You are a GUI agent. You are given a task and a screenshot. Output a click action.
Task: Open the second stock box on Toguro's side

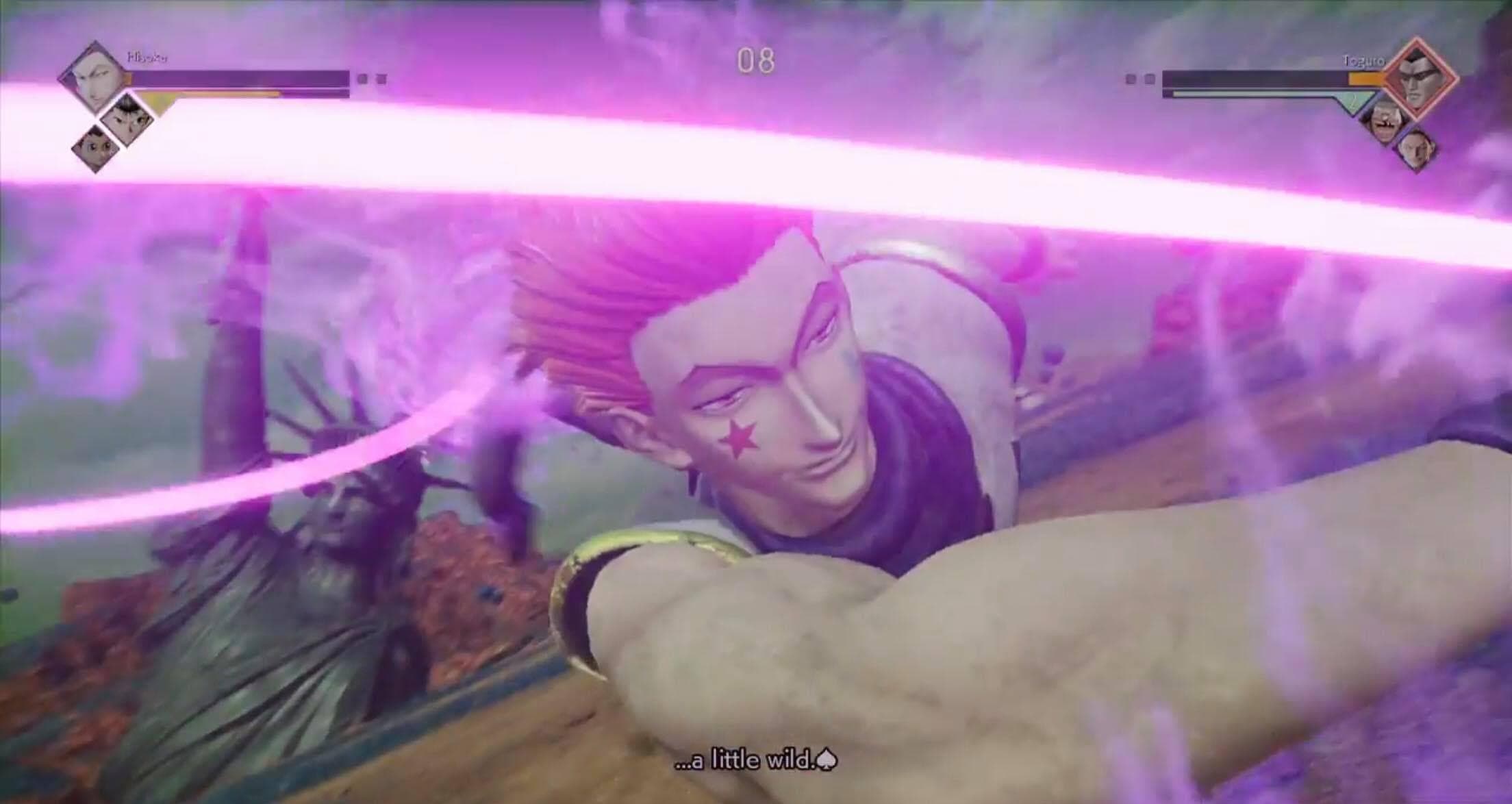pos(1150,79)
